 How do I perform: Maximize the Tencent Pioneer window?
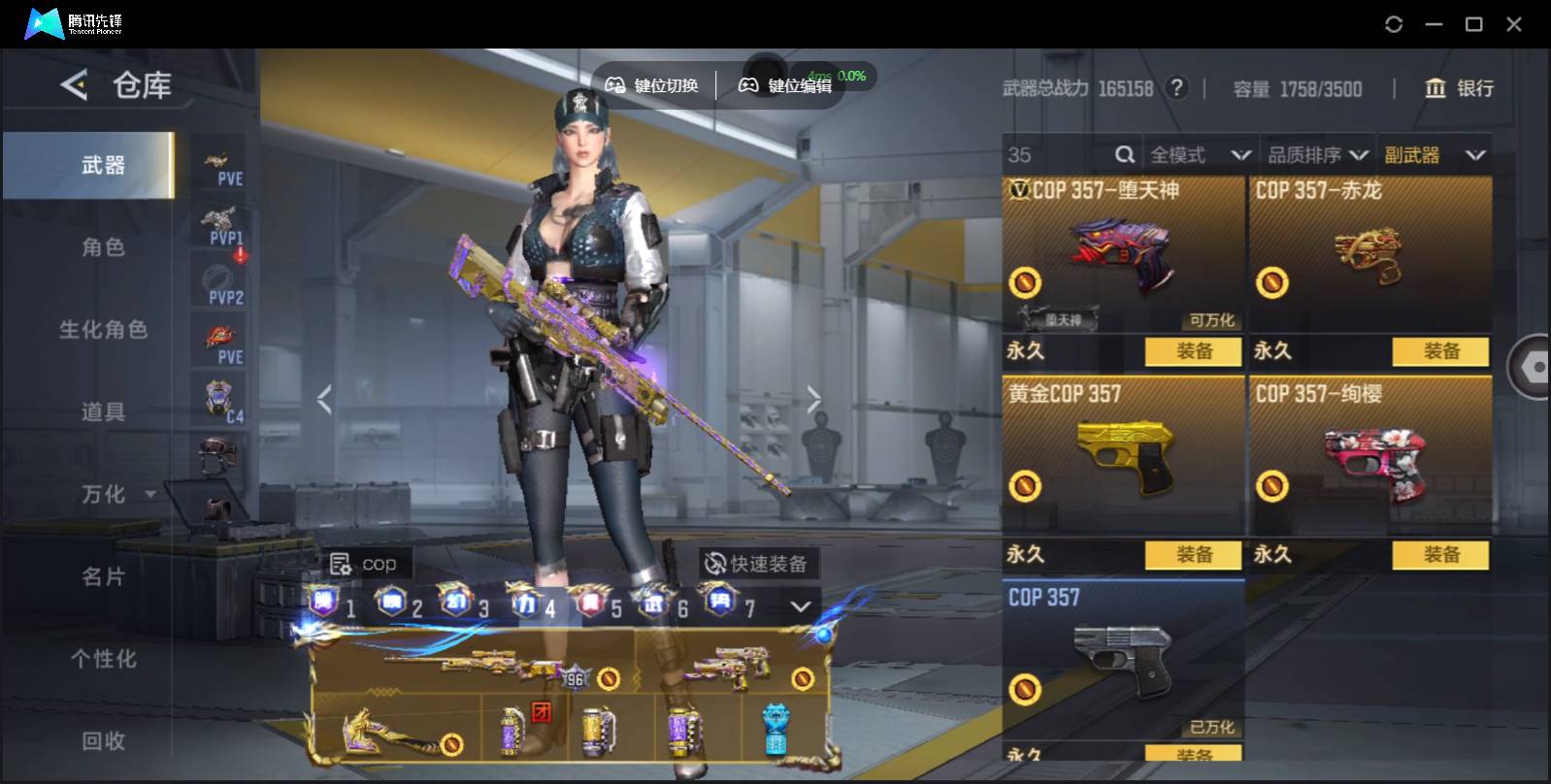coord(1473,24)
